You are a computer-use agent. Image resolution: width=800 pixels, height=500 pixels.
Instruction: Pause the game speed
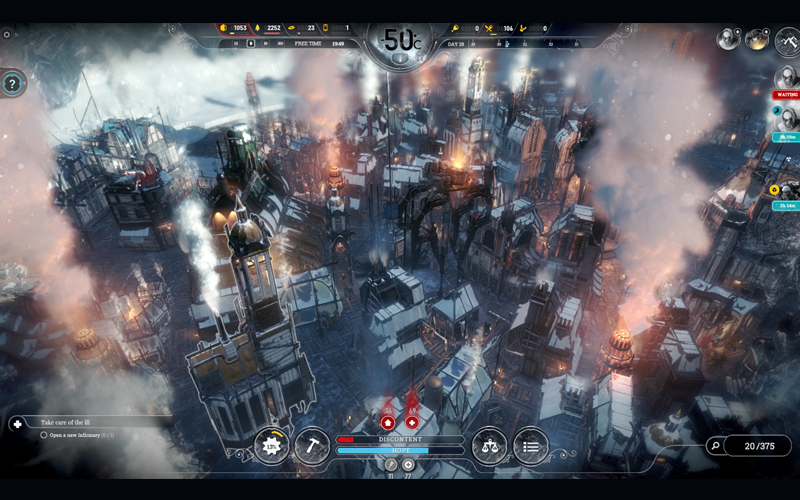238,44
